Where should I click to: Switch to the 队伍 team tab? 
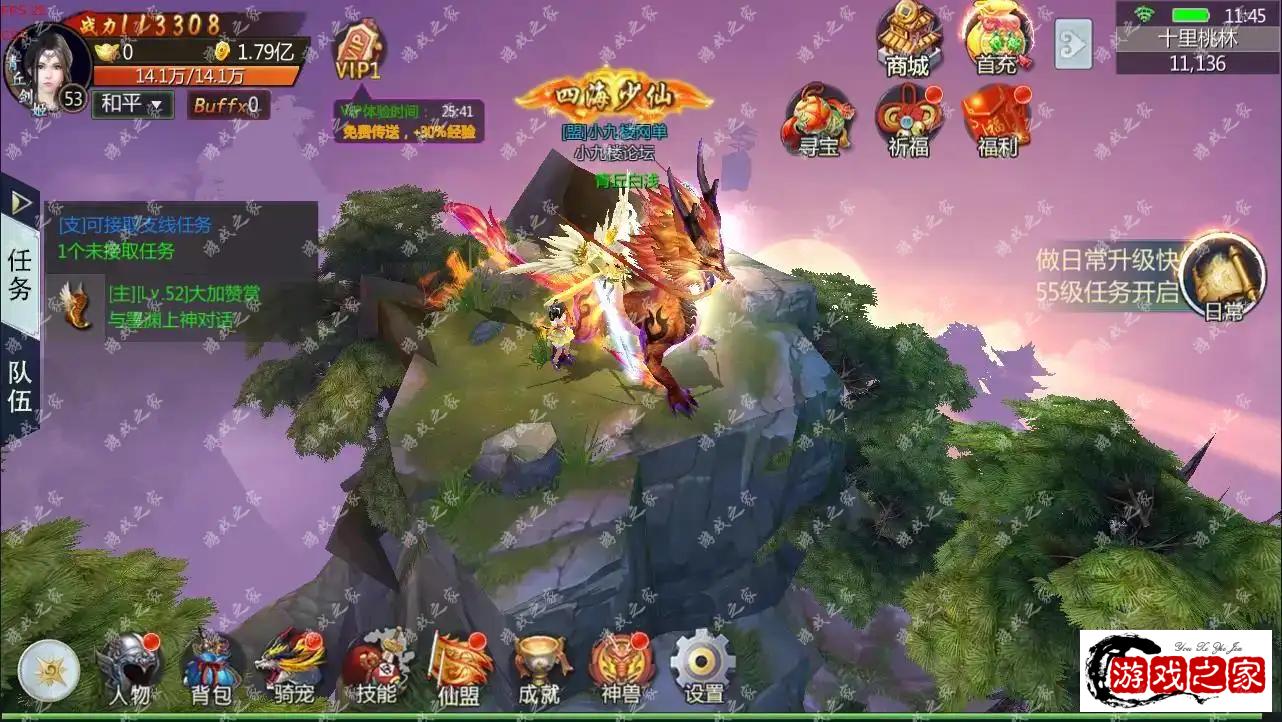point(20,386)
